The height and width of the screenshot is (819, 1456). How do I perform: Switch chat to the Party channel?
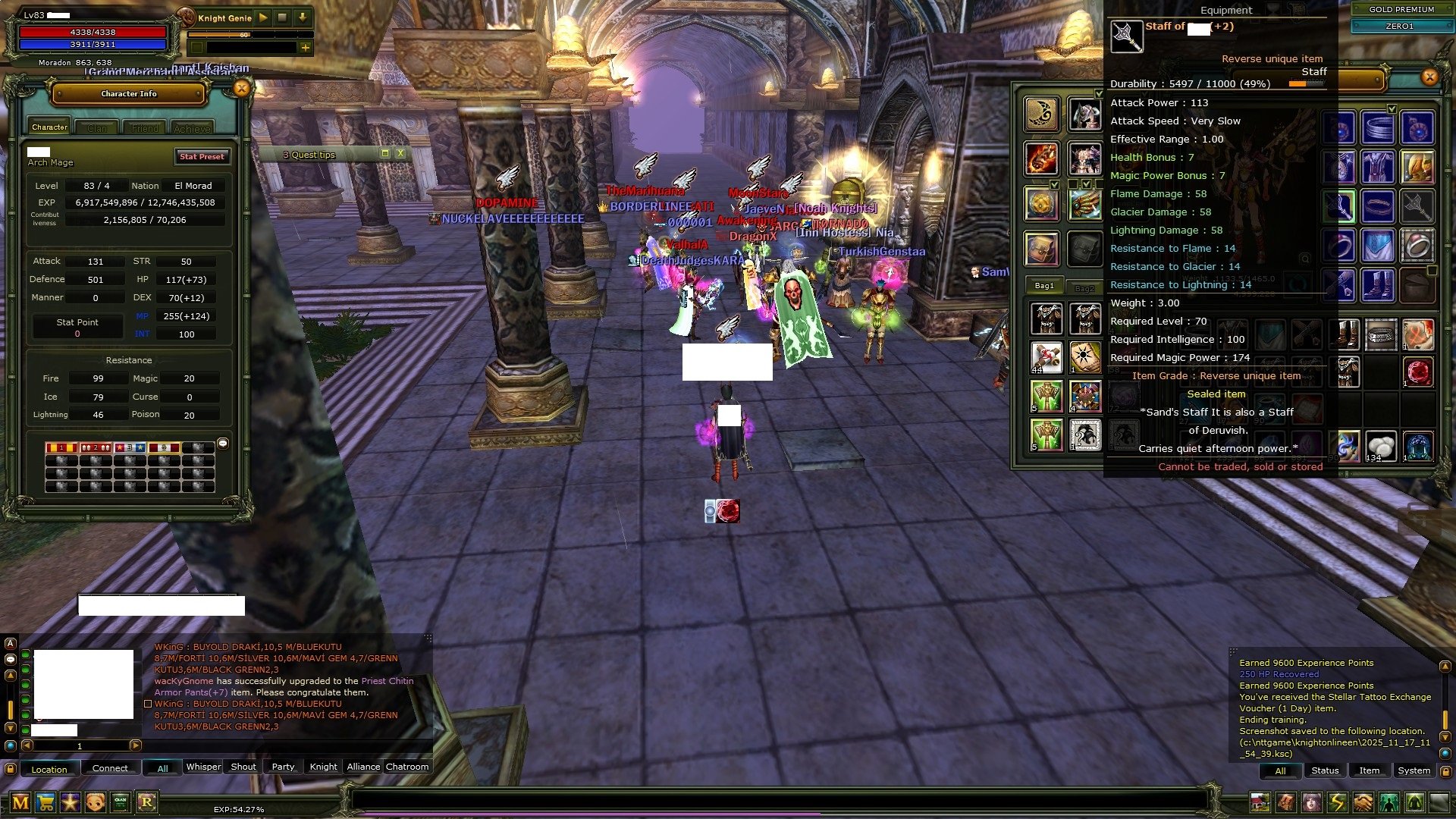[283, 767]
